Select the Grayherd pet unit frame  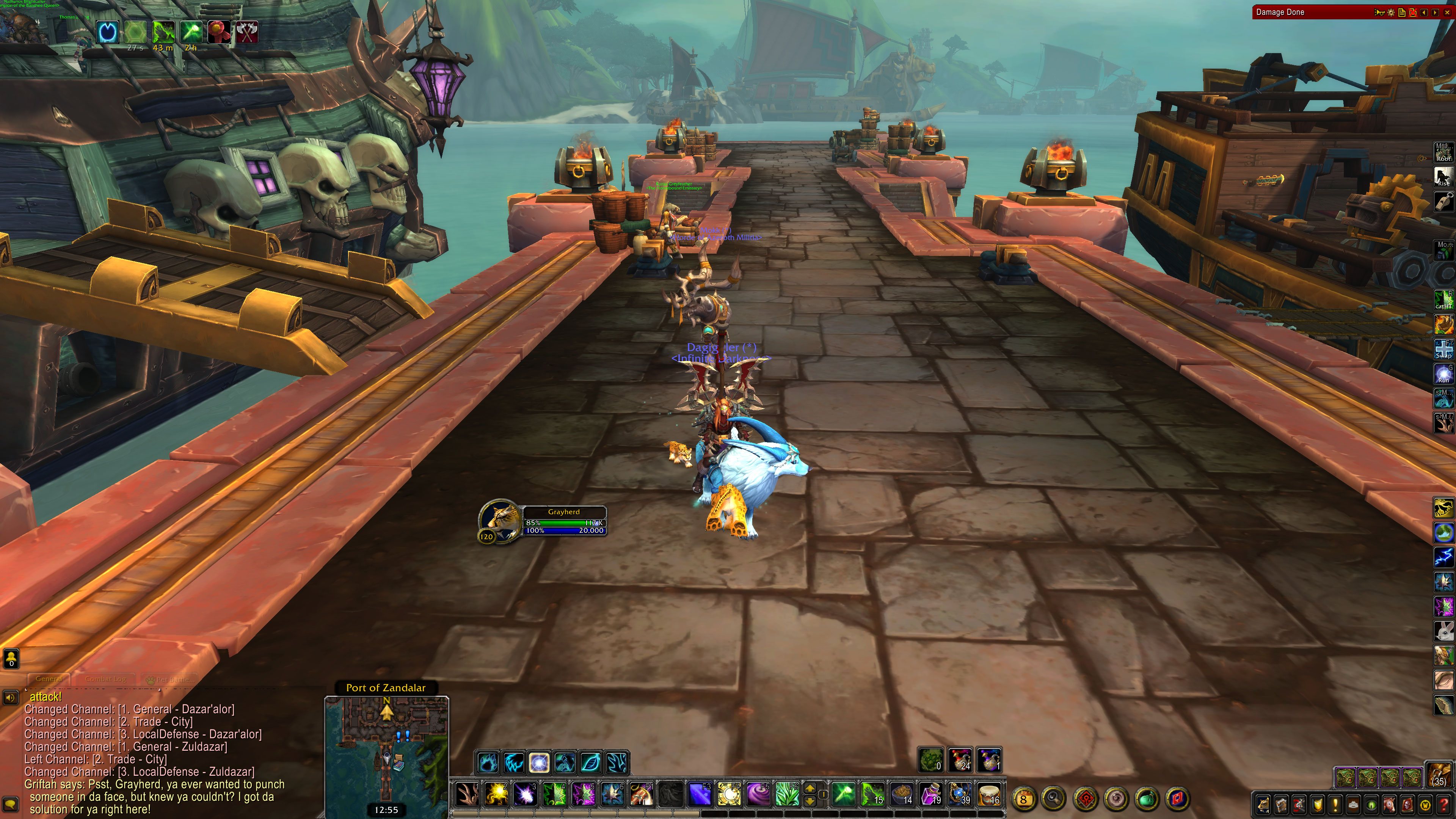563,521
